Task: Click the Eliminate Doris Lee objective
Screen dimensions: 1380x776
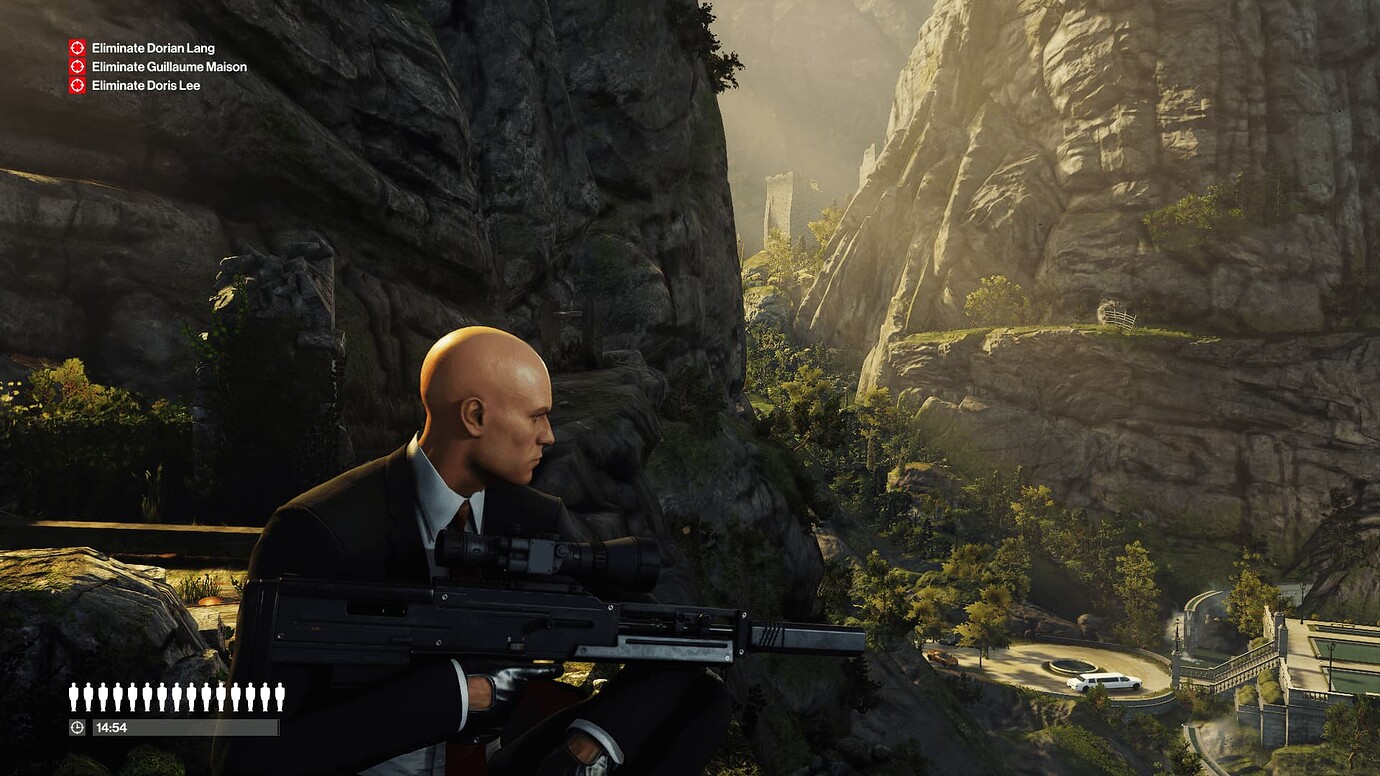Action: (x=145, y=86)
